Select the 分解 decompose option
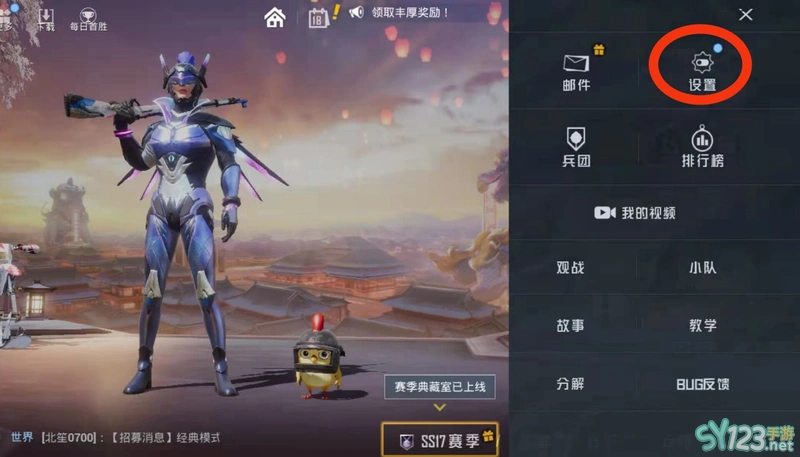 coord(571,384)
